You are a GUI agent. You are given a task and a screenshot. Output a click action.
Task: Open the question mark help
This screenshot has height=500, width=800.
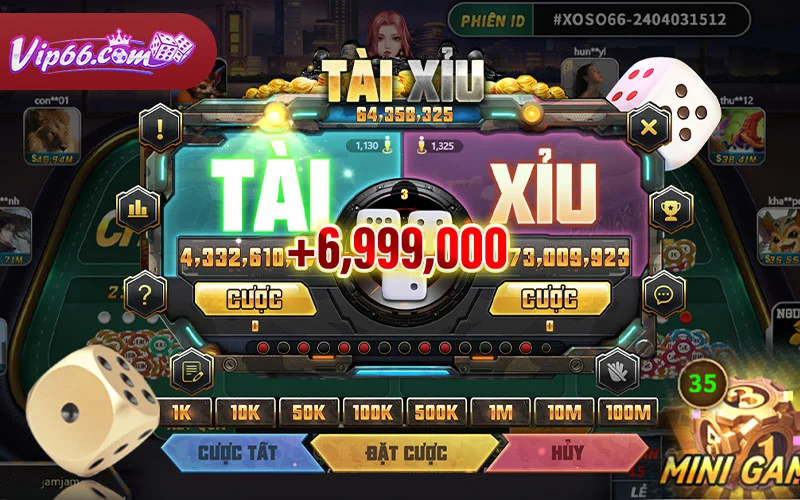pos(147,293)
